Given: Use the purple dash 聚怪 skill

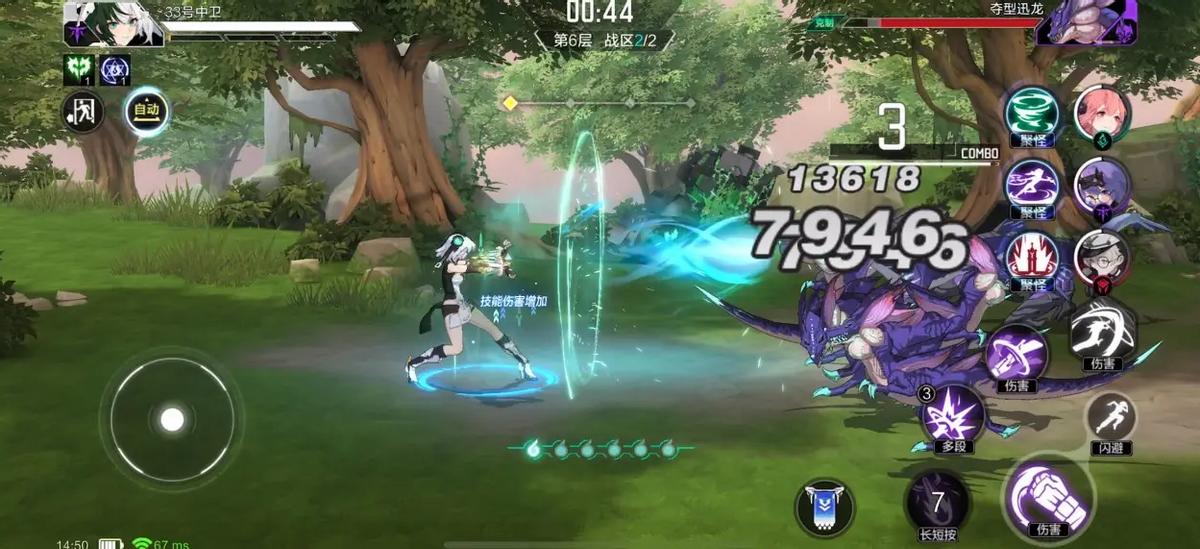Looking at the screenshot, I should coord(1031,184).
